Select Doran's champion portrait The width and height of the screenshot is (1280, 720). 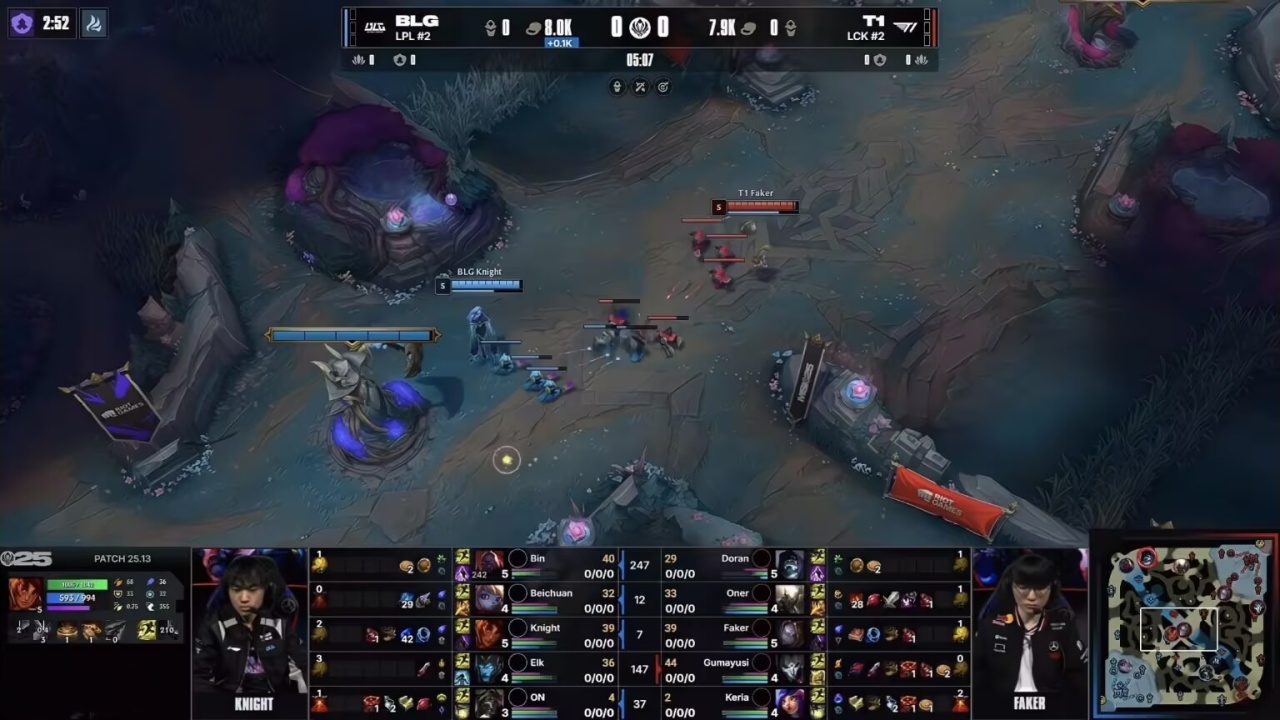(x=790, y=565)
